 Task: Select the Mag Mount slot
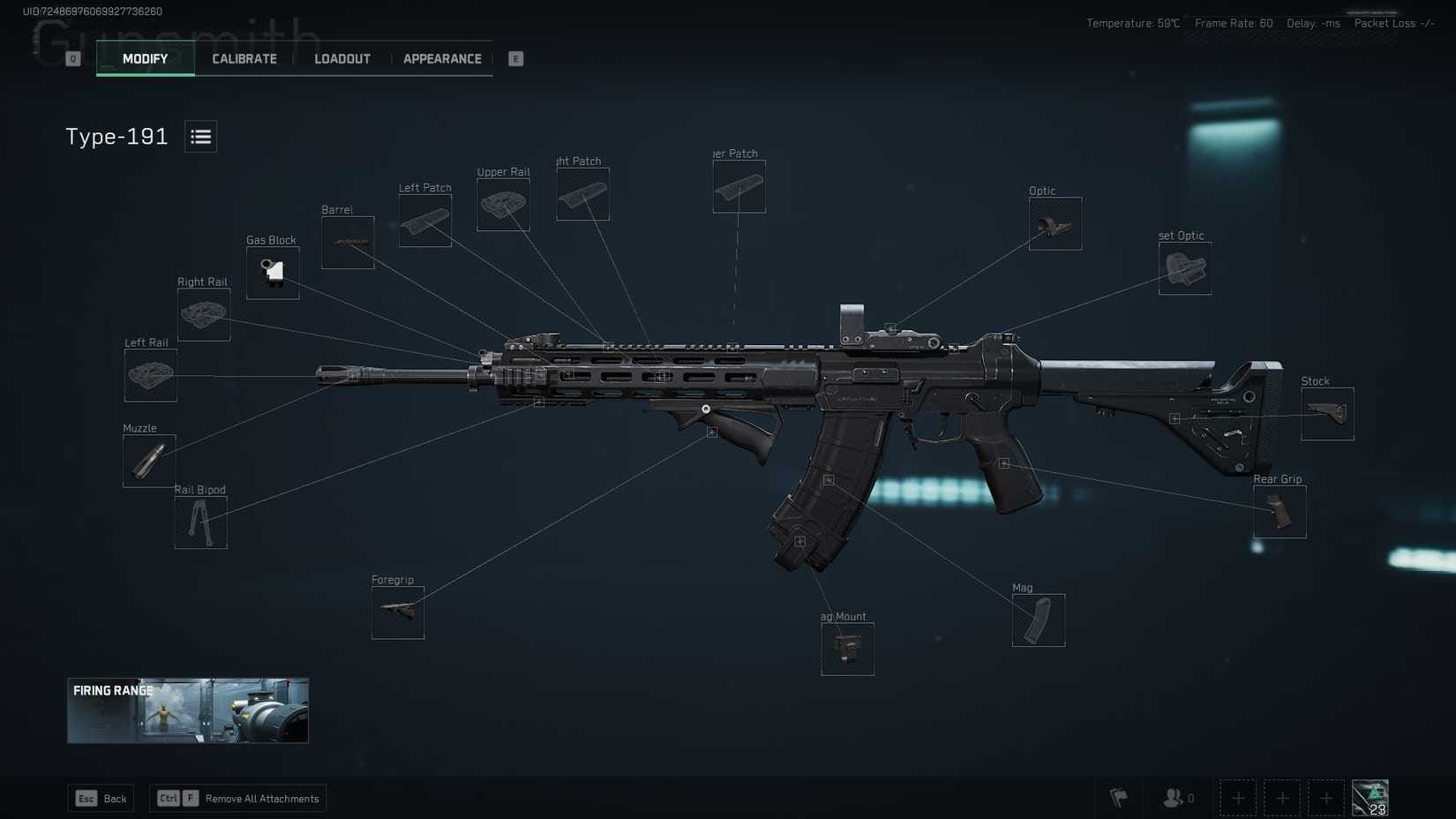click(847, 650)
